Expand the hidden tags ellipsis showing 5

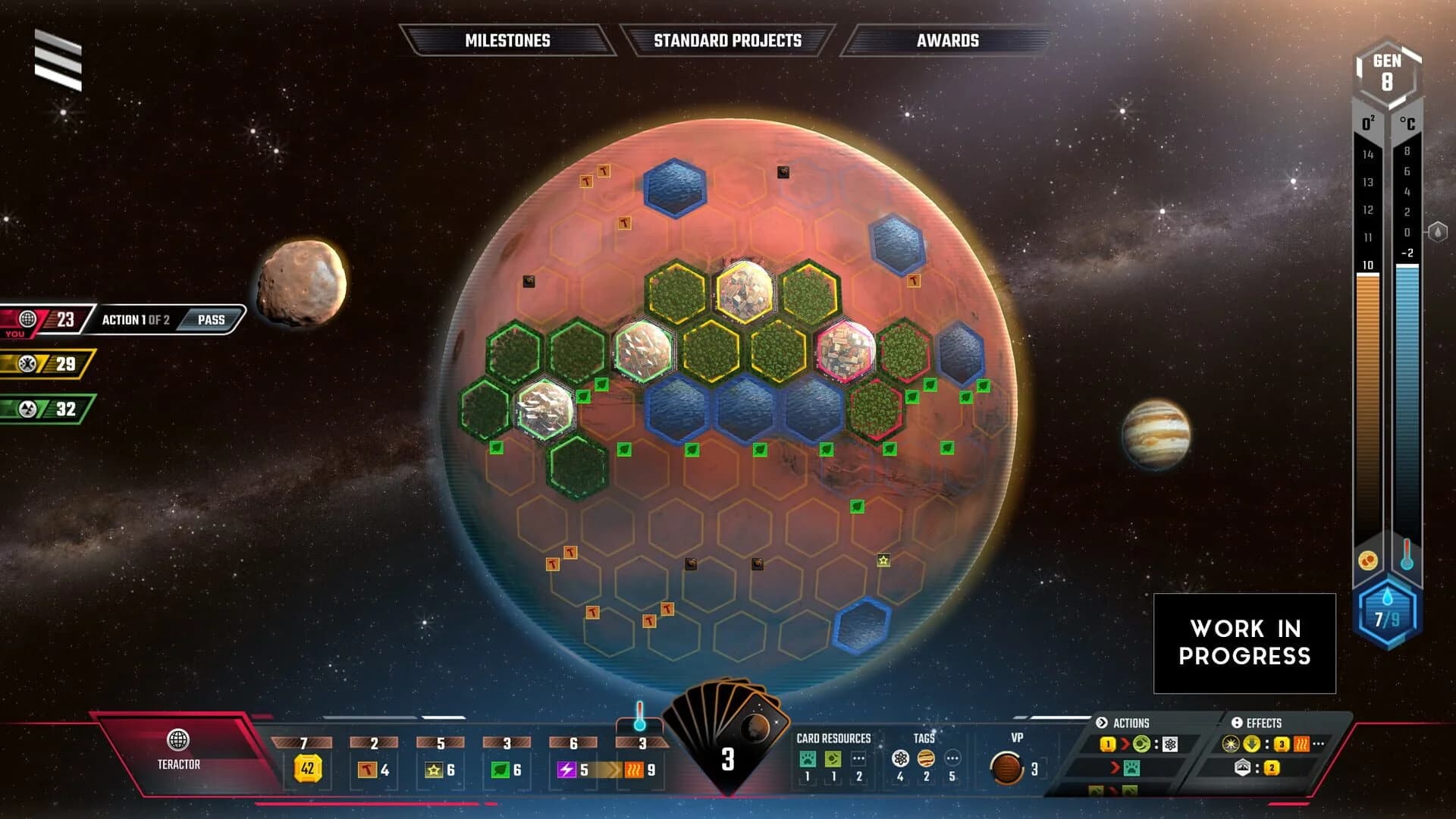(x=952, y=758)
